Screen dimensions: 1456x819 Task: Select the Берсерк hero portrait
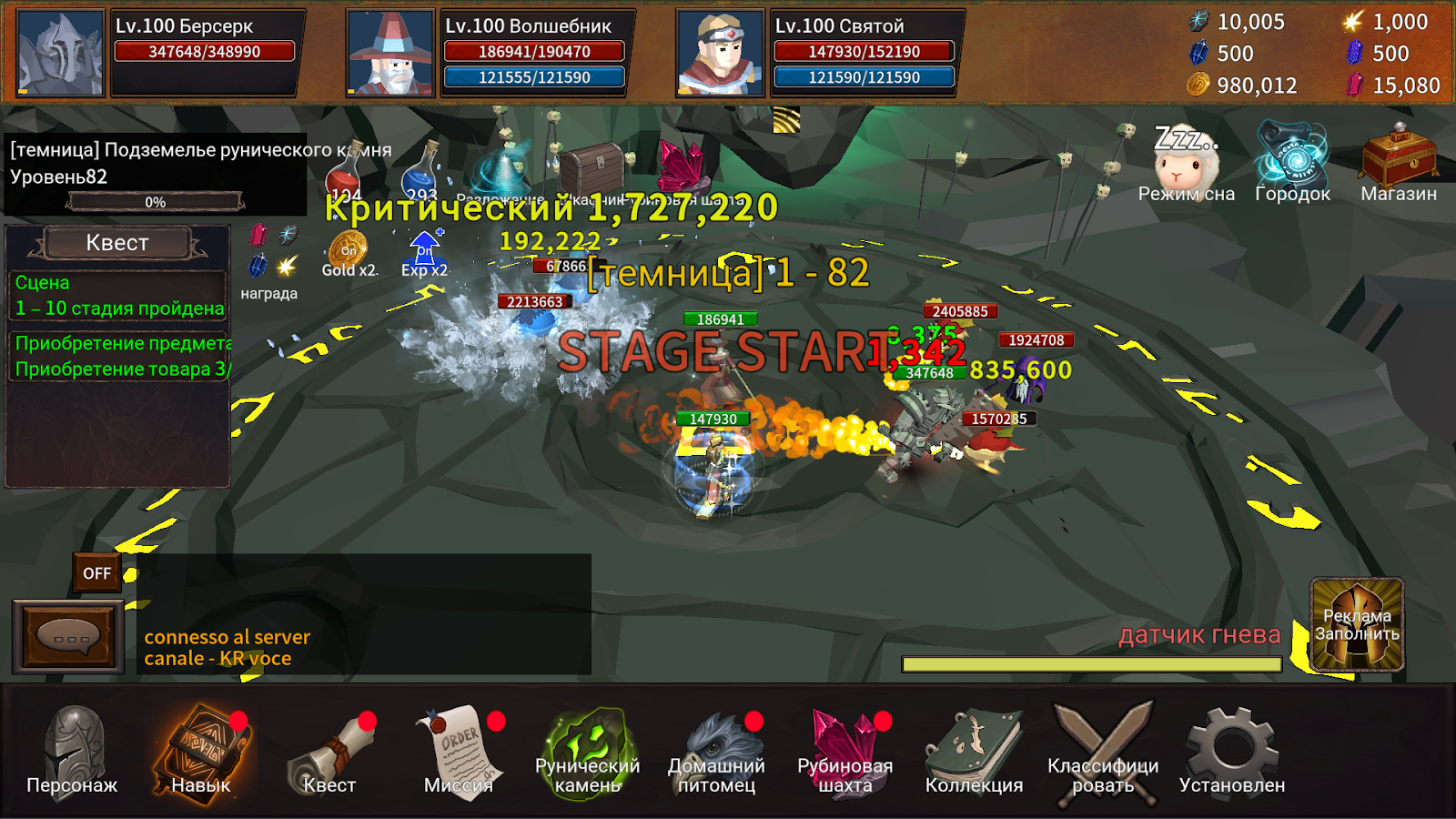(x=60, y=54)
